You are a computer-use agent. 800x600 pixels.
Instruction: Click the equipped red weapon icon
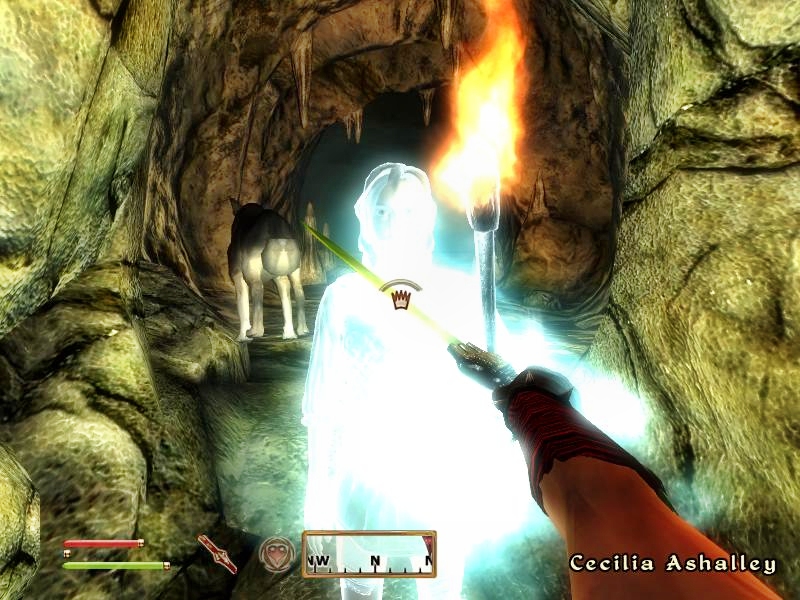[x=217, y=553]
